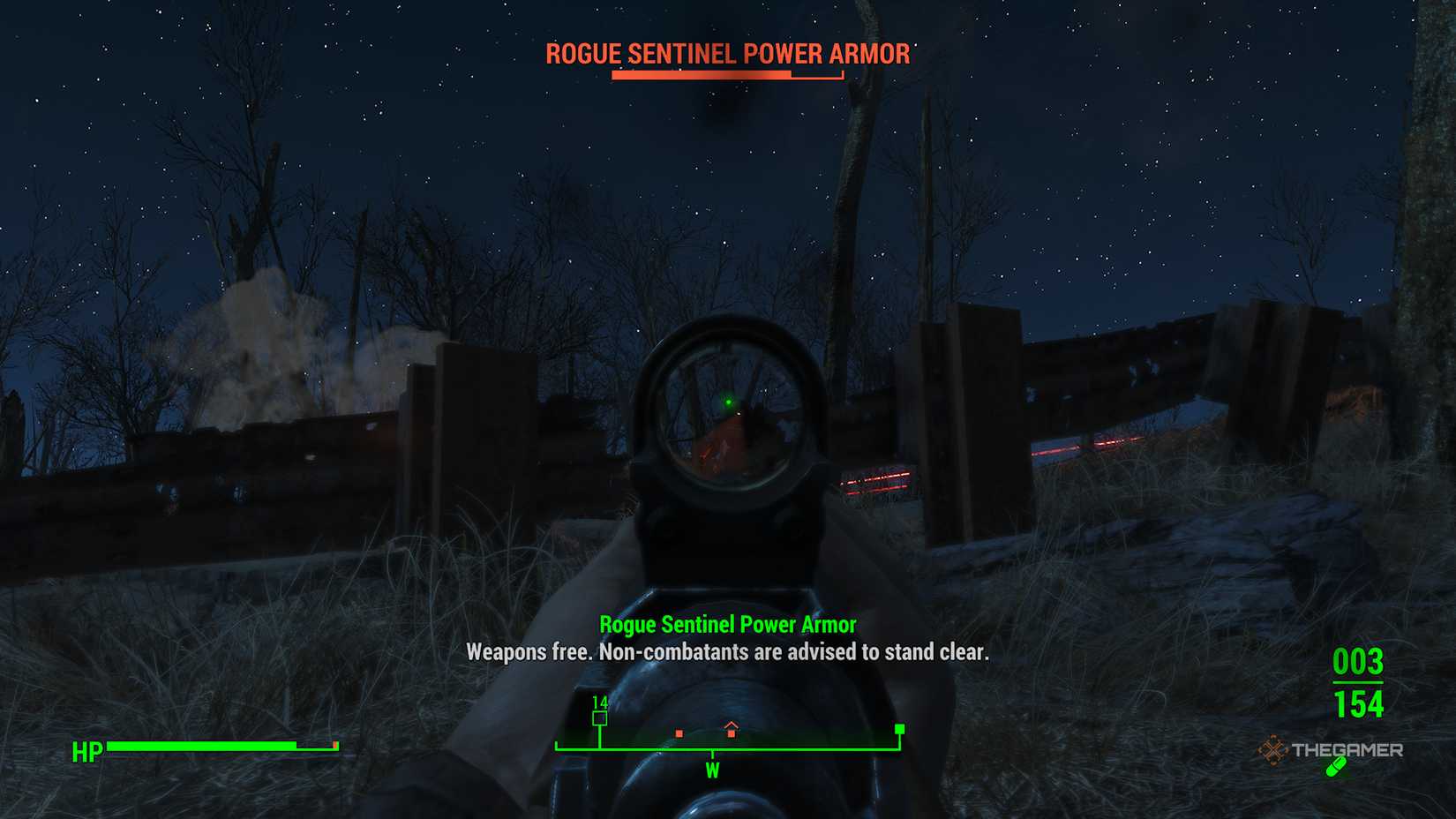Image resolution: width=1456 pixels, height=819 pixels.
Task: Toggle the W west indicator on the compass
Action: (711, 769)
